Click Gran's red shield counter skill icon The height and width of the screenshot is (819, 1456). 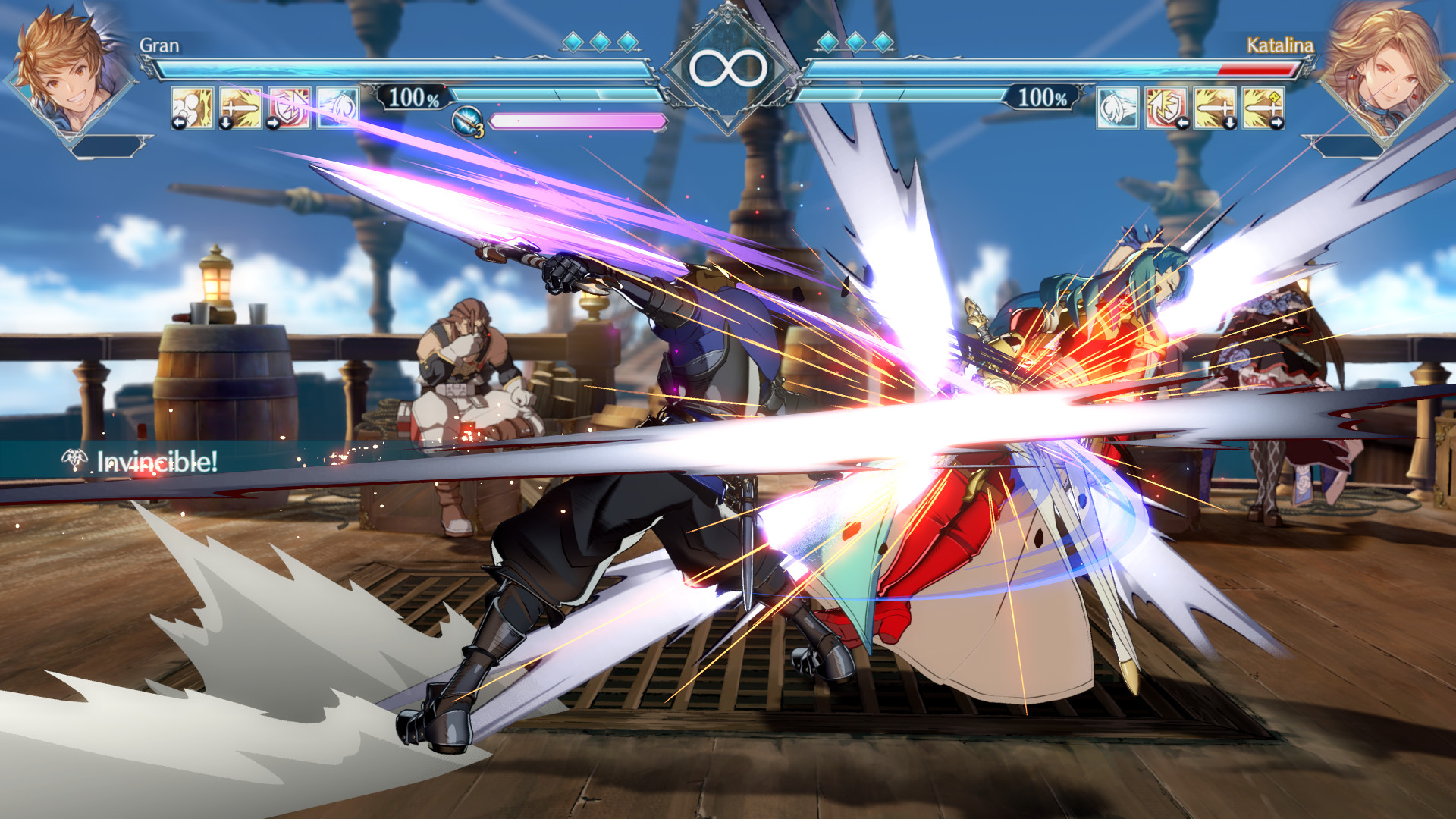289,108
